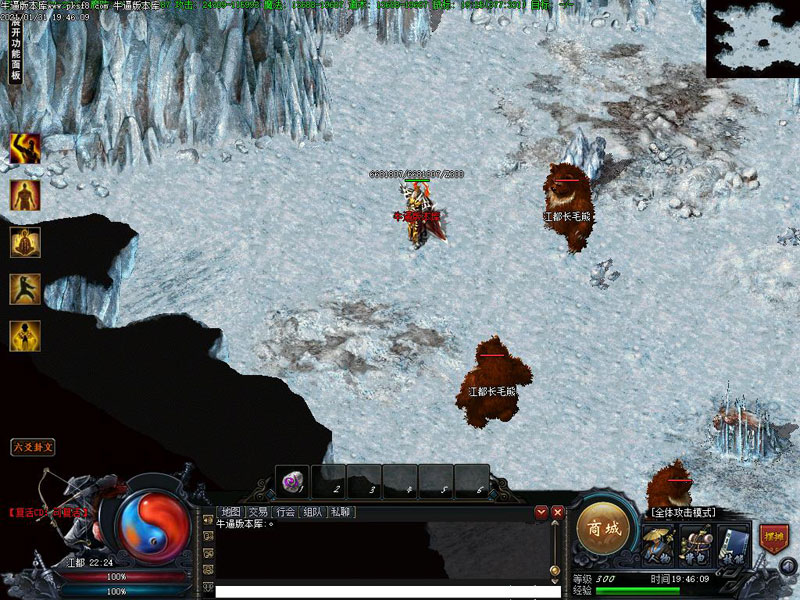The width and height of the screenshot is (800, 600).
Task: Switch to the 私聊 private chat tab
Action: click(341, 512)
